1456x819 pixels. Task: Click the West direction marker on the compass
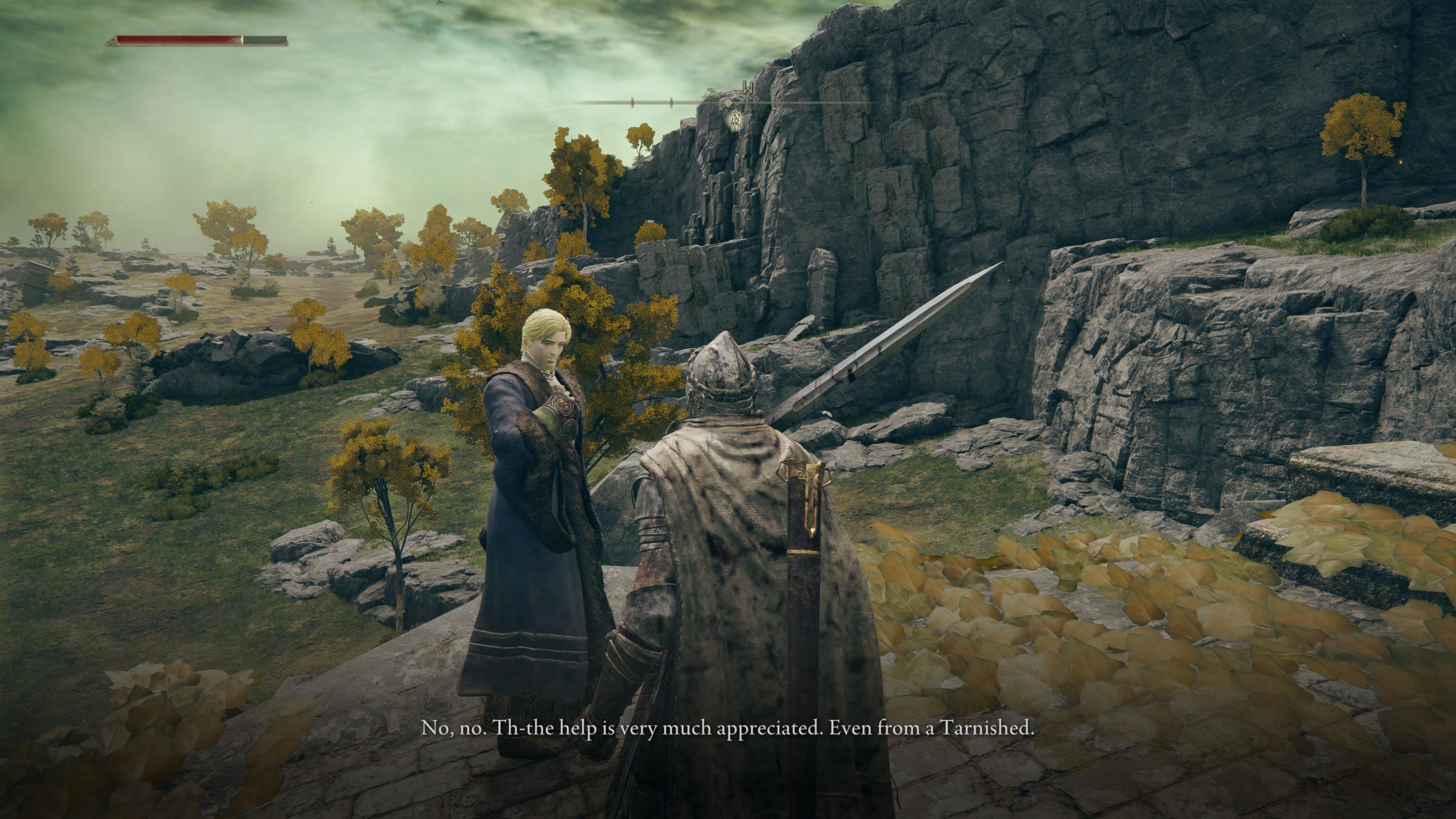pyautogui.click(x=748, y=87)
